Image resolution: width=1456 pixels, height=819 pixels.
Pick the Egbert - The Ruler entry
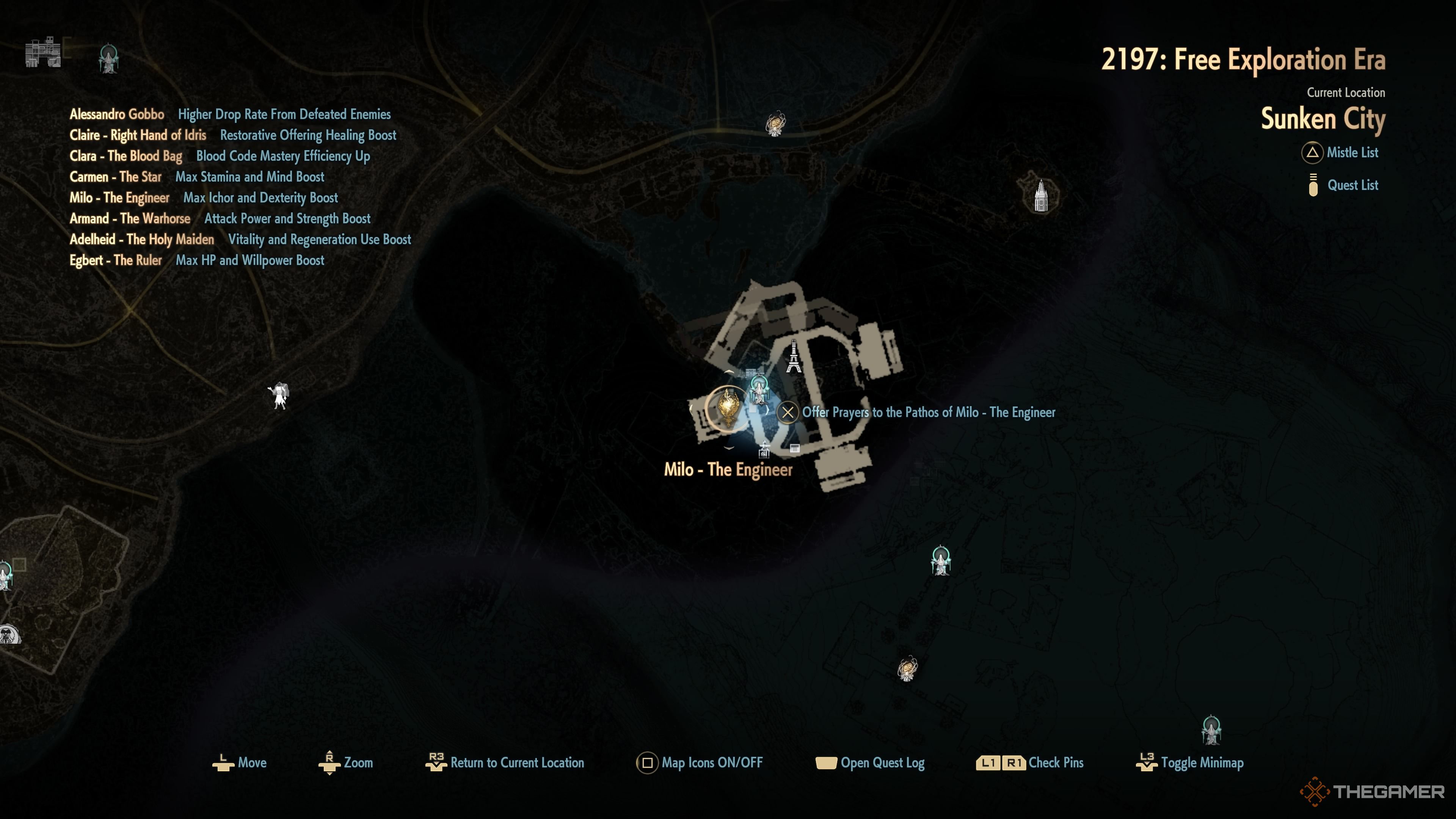[x=115, y=260]
